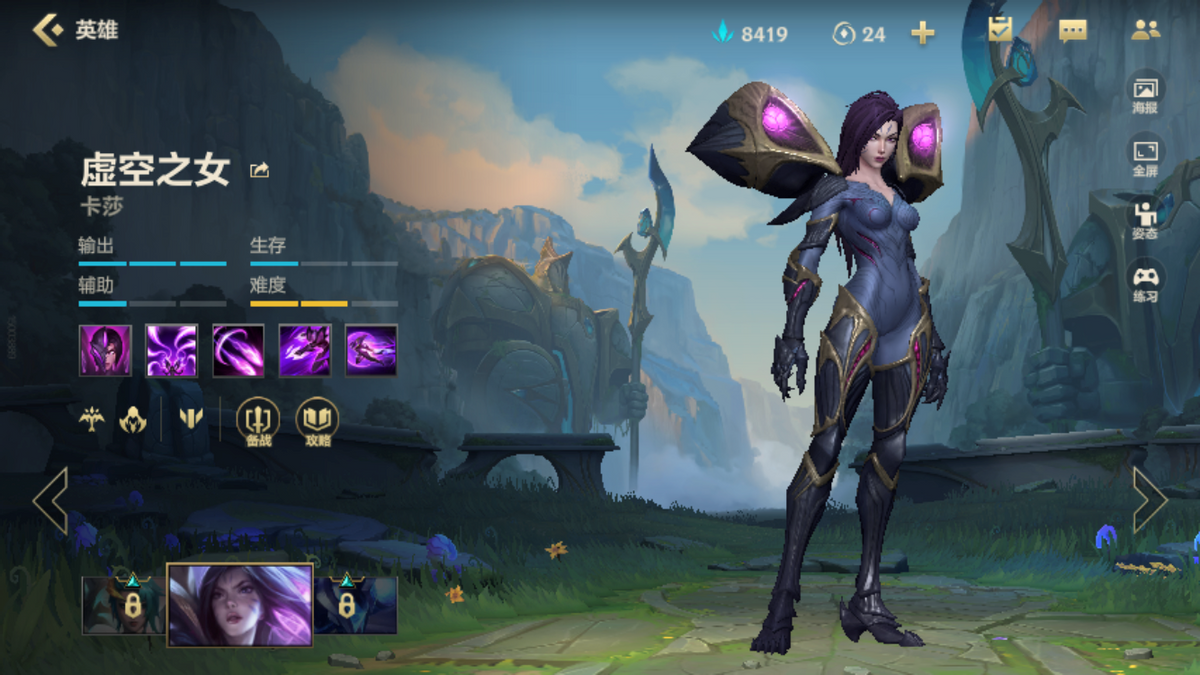This screenshot has width=1200, height=675.
Task: Start 练习 practice mode
Action: click(x=1145, y=282)
